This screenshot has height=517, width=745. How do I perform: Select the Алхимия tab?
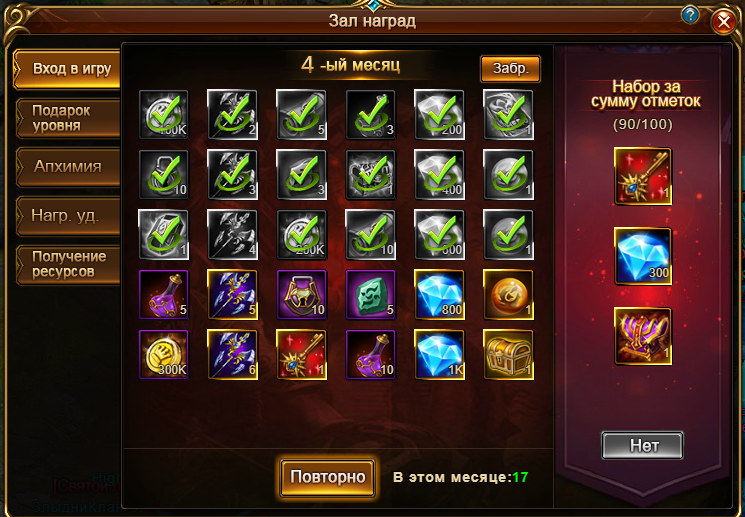[66, 166]
